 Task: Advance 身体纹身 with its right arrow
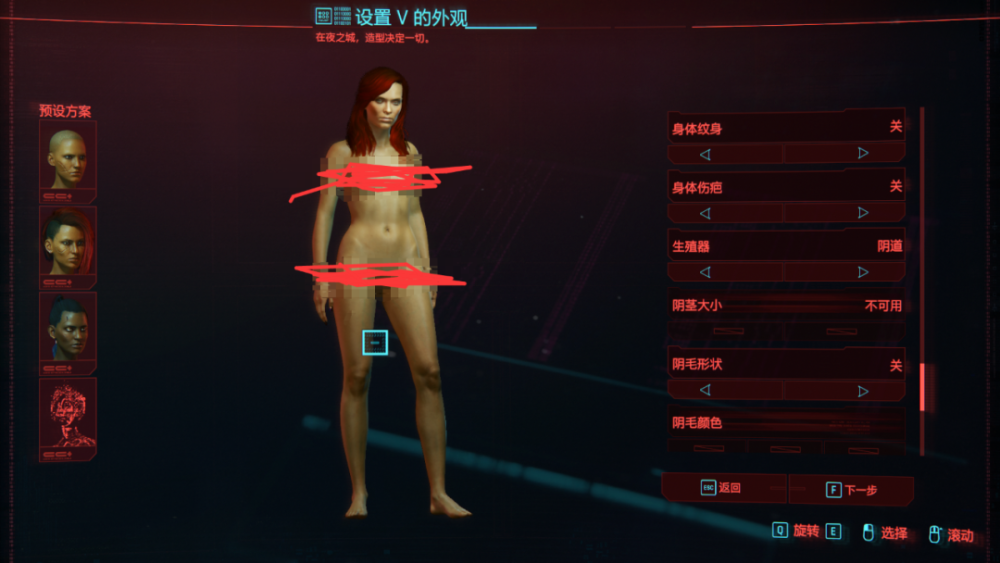[x=863, y=154]
